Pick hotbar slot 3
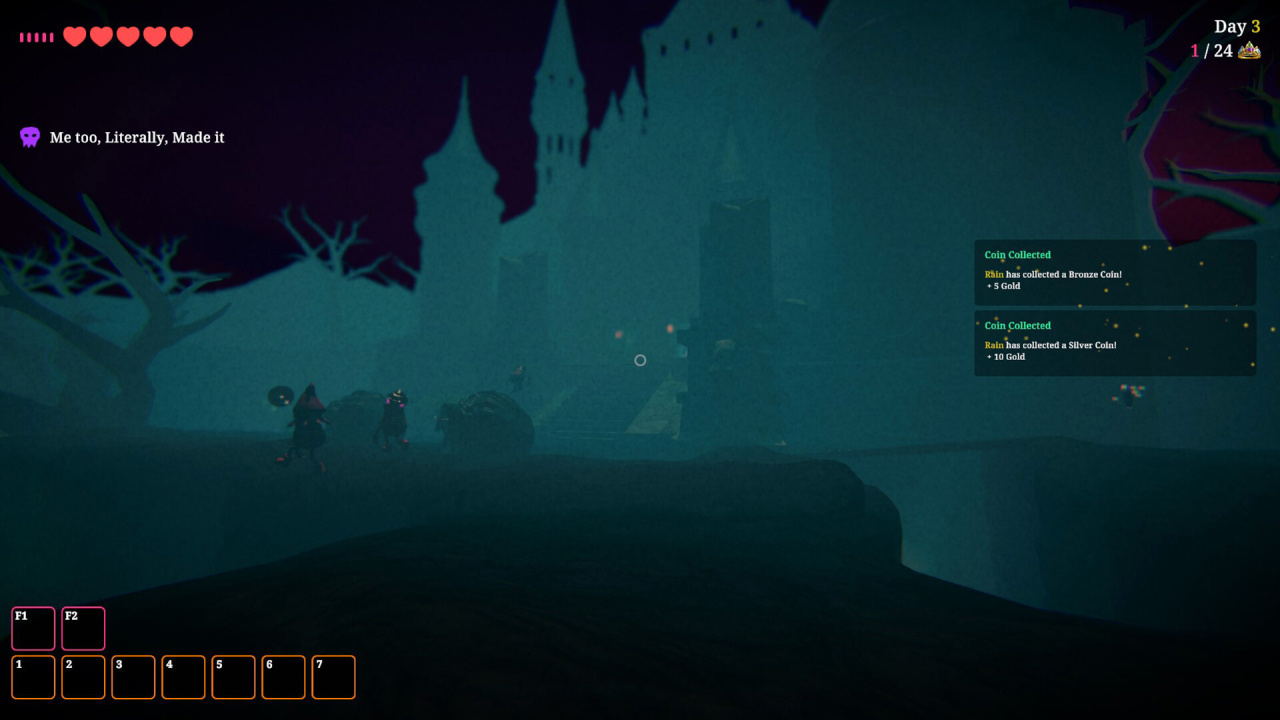The image size is (1280, 720). 133,677
